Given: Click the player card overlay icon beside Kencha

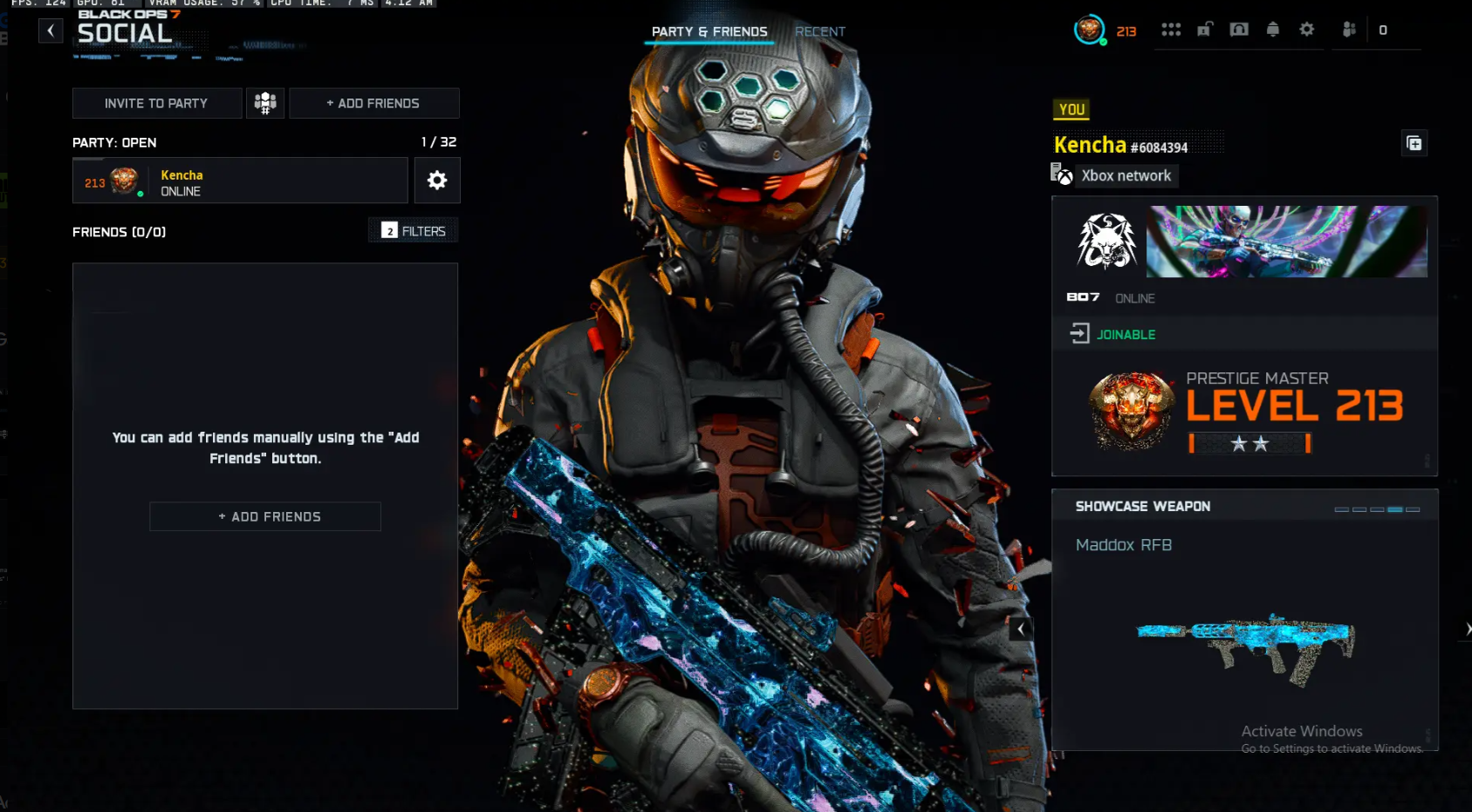Looking at the screenshot, I should 1414,143.
